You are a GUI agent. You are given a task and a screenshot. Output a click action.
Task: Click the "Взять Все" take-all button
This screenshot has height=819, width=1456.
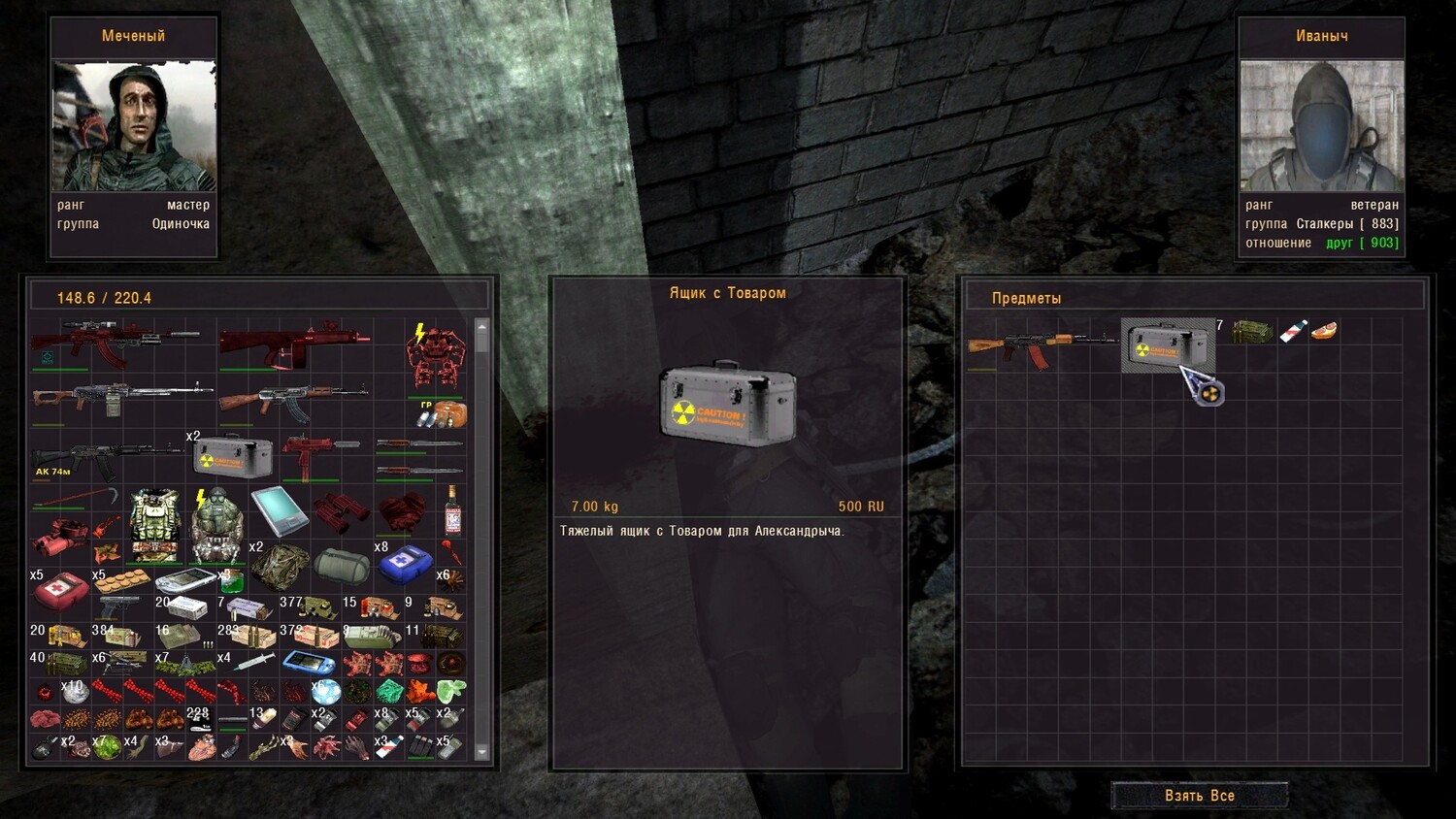[1199, 796]
